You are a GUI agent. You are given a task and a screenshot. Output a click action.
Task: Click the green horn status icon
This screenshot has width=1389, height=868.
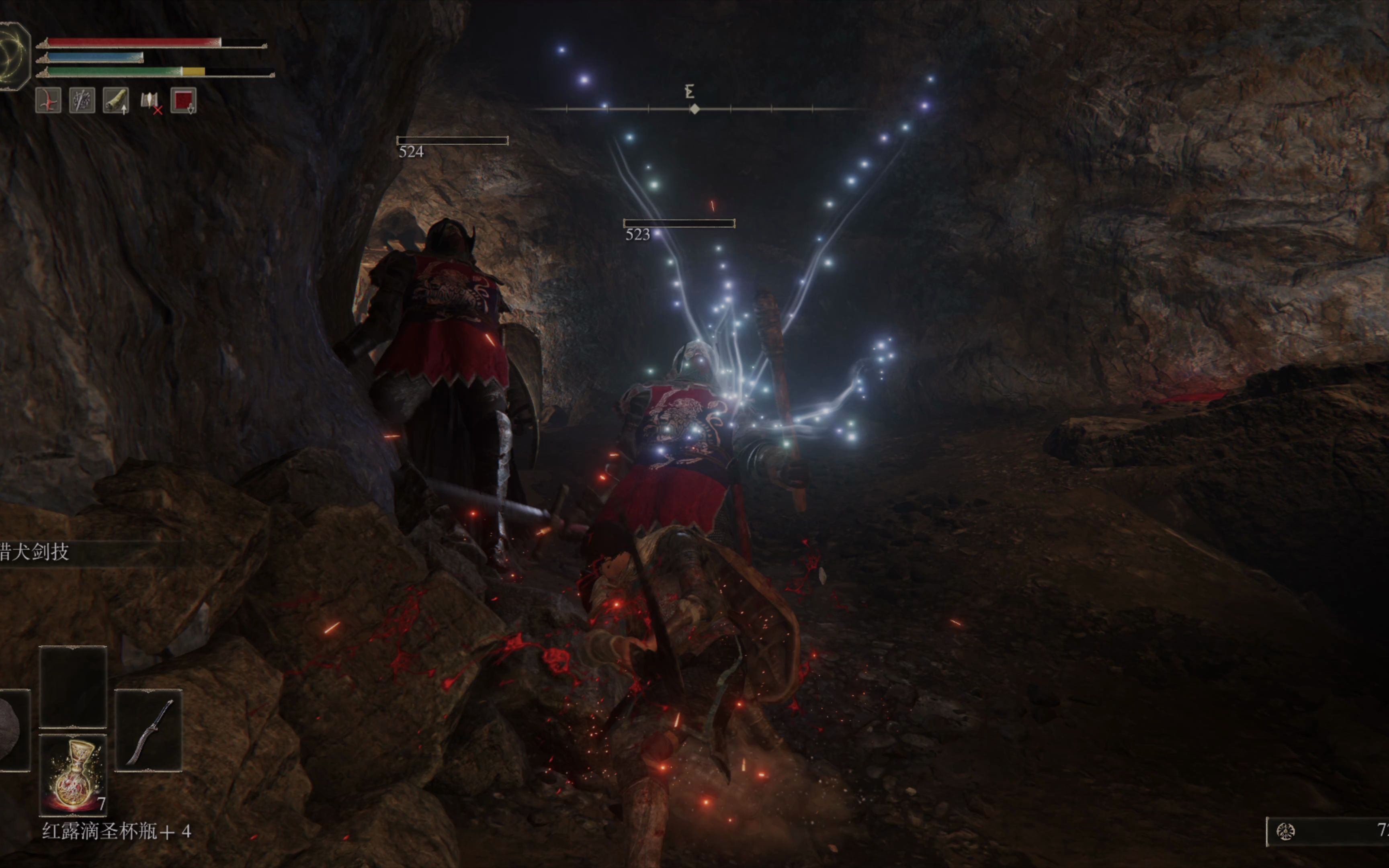pos(115,101)
